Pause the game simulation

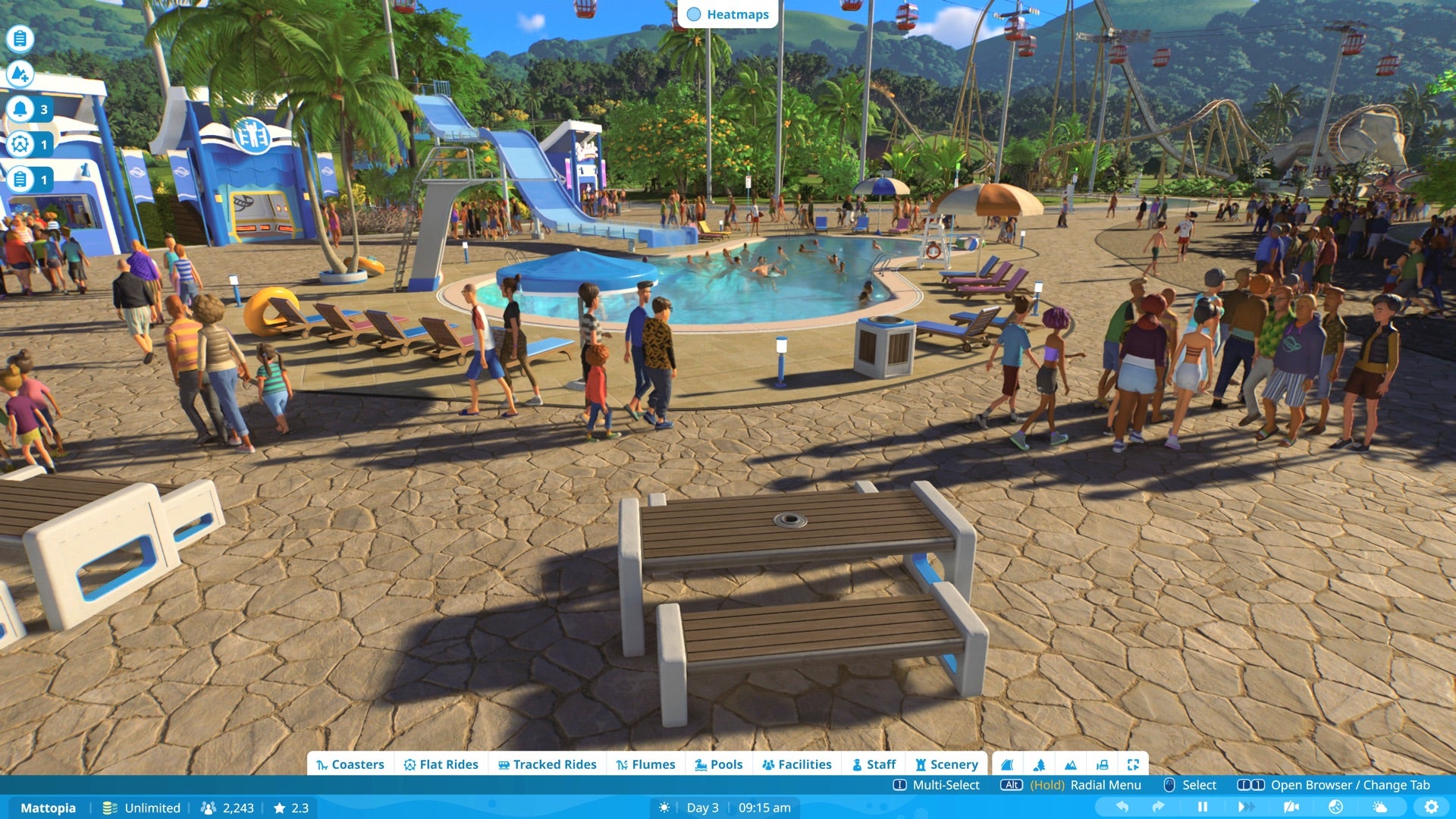pyautogui.click(x=1202, y=808)
